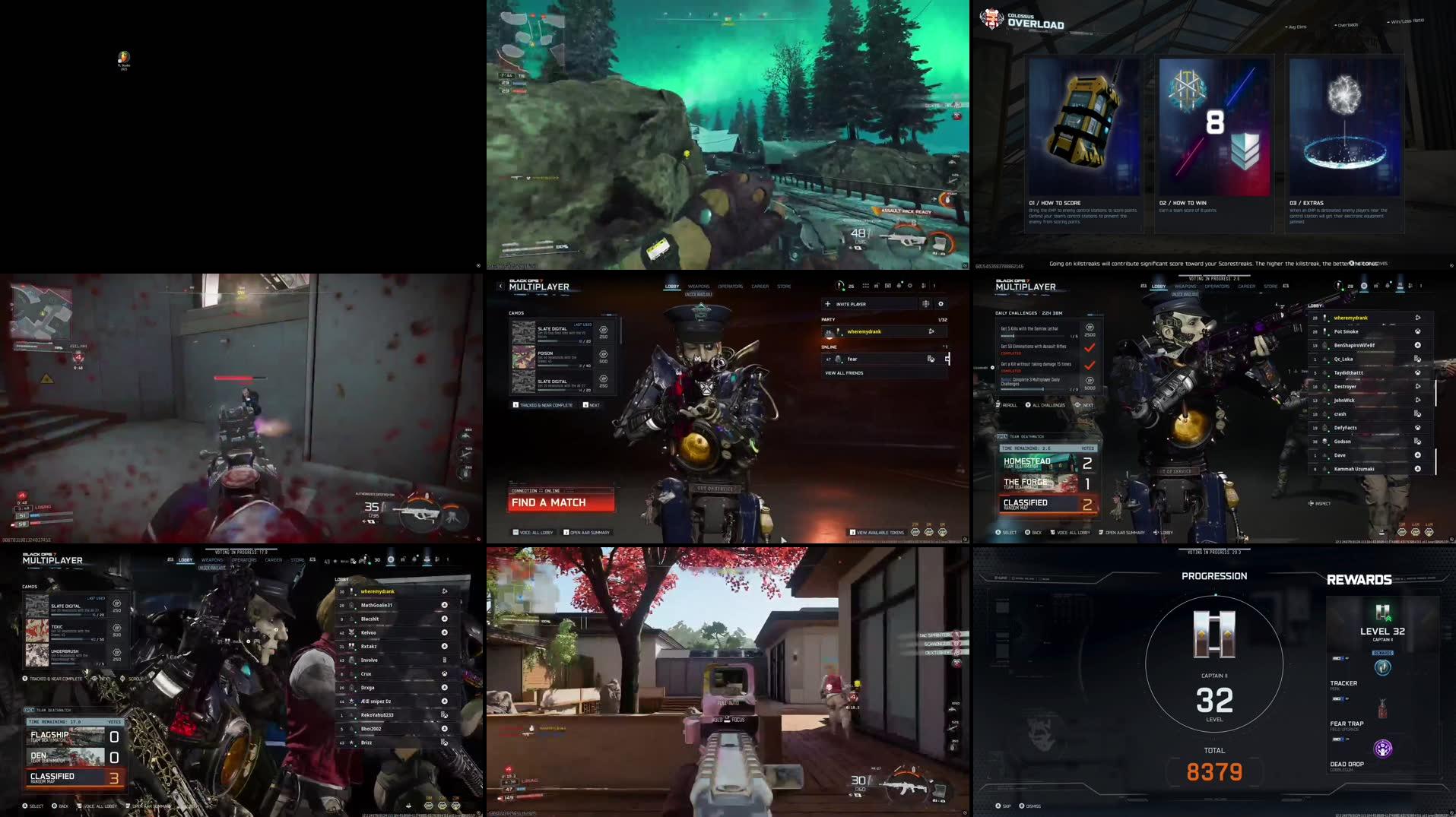Toggle voice chat for wheremydrank in the party
This screenshot has height=817, width=1456.
tap(931, 331)
